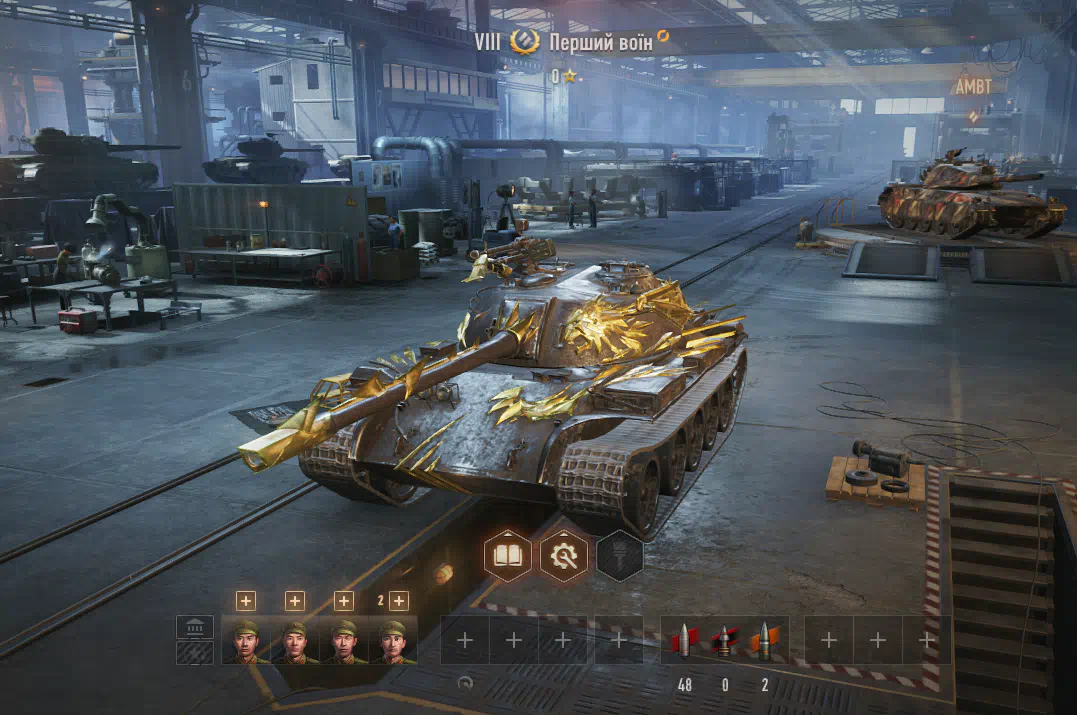Select the shell with 0 rounds

click(724, 641)
